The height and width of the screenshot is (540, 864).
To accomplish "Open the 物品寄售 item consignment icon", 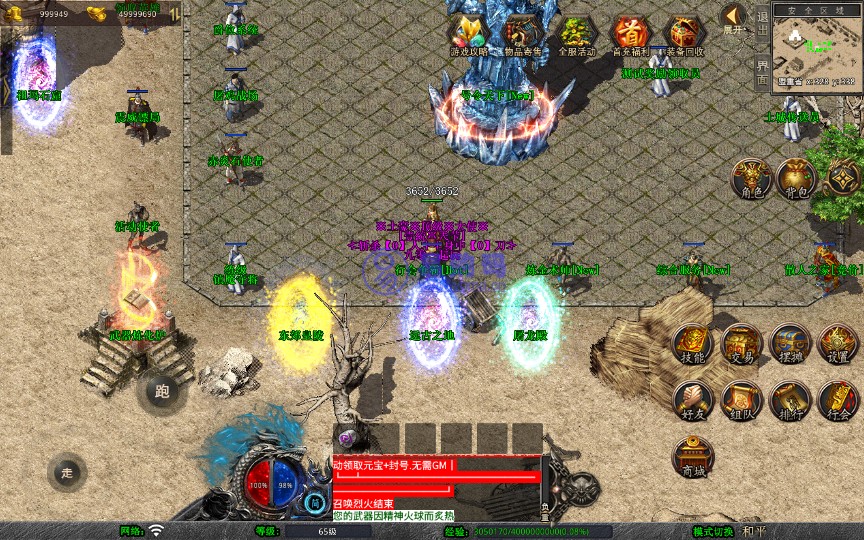I will 522,35.
